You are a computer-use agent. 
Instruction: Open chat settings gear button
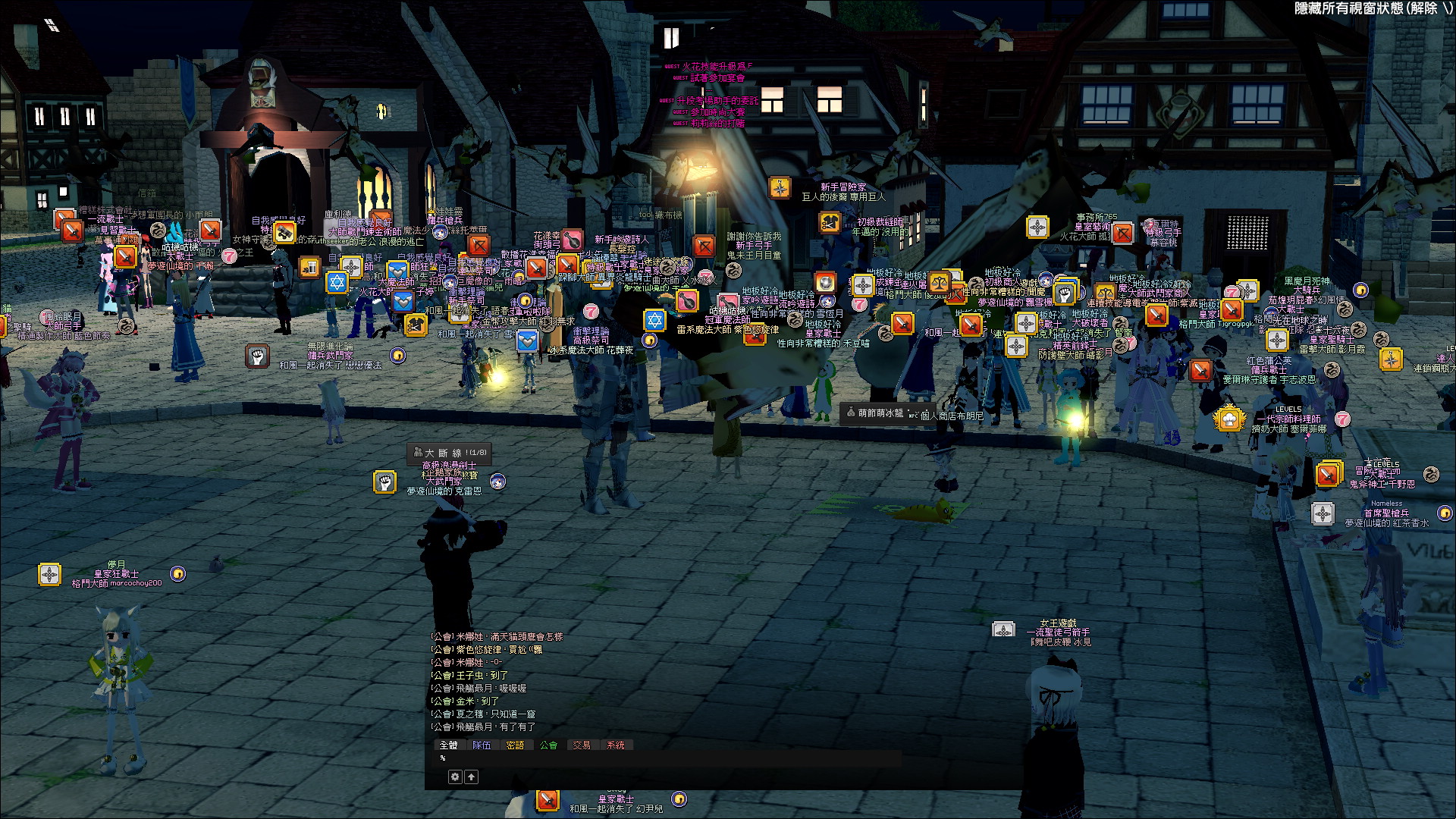click(x=455, y=777)
